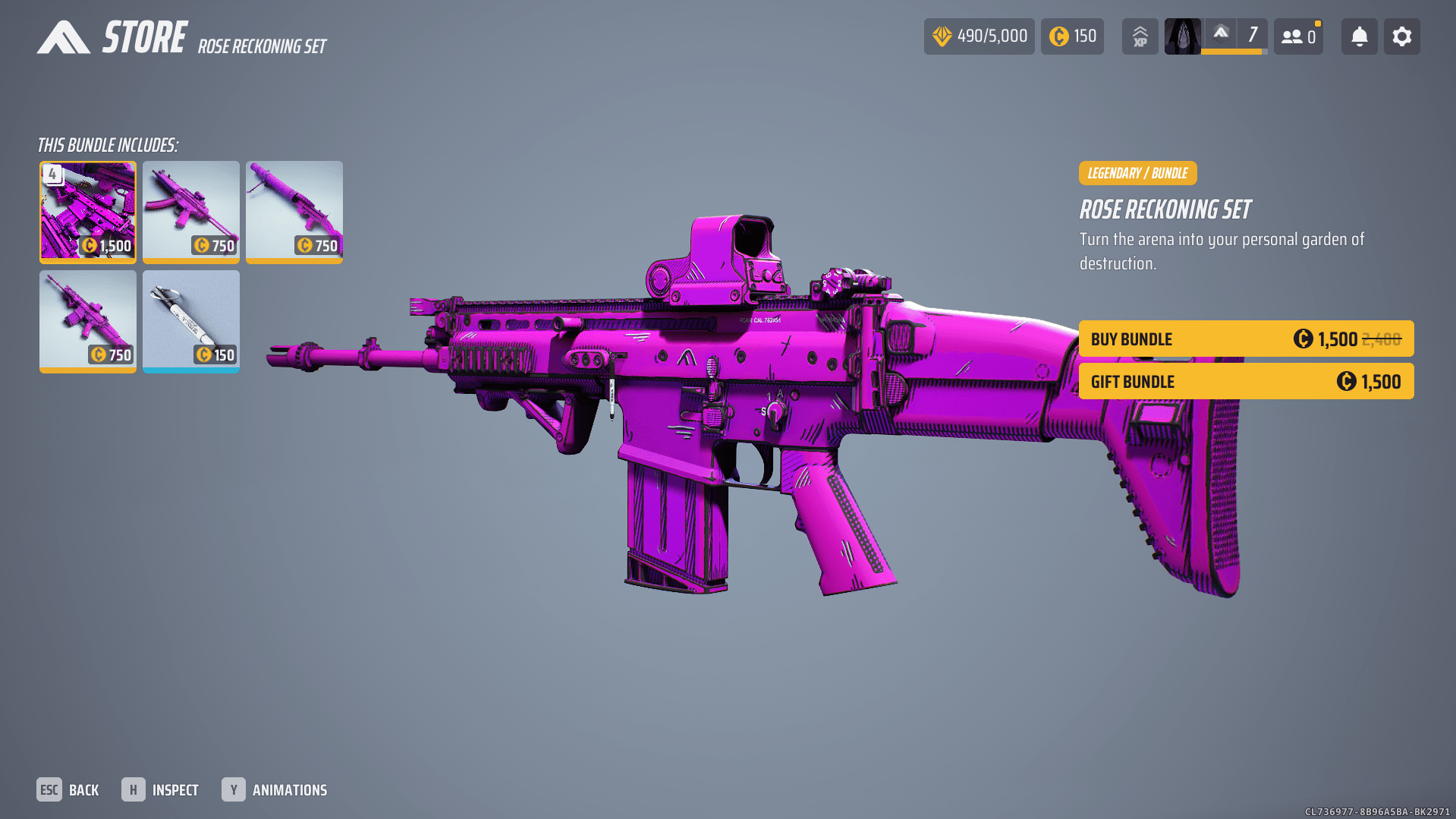Choose the pink submachine gun skin thumbnail
Screen dimensions: 1456x819
191,212
